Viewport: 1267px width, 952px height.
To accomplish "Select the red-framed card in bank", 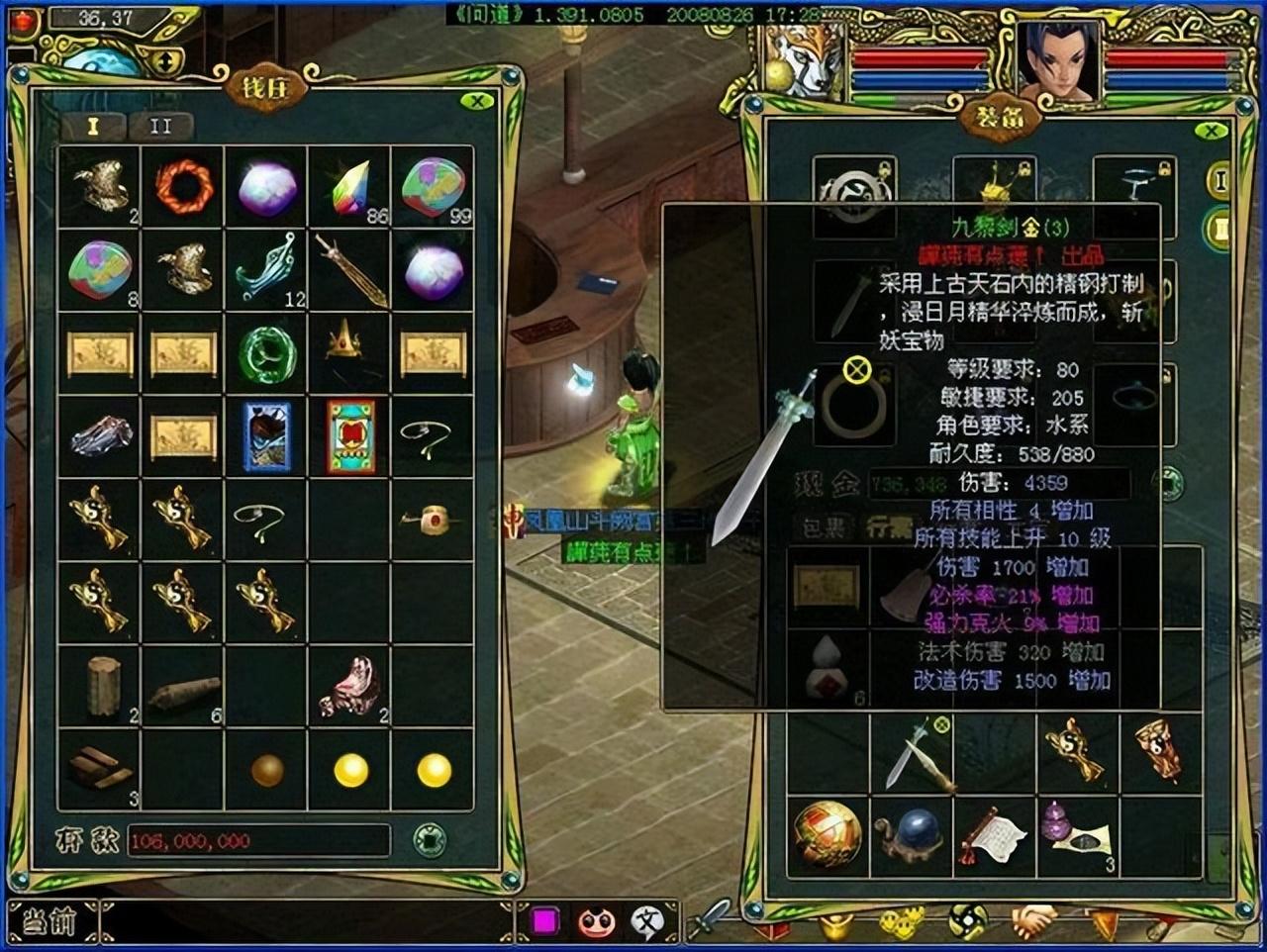I will tap(350, 436).
